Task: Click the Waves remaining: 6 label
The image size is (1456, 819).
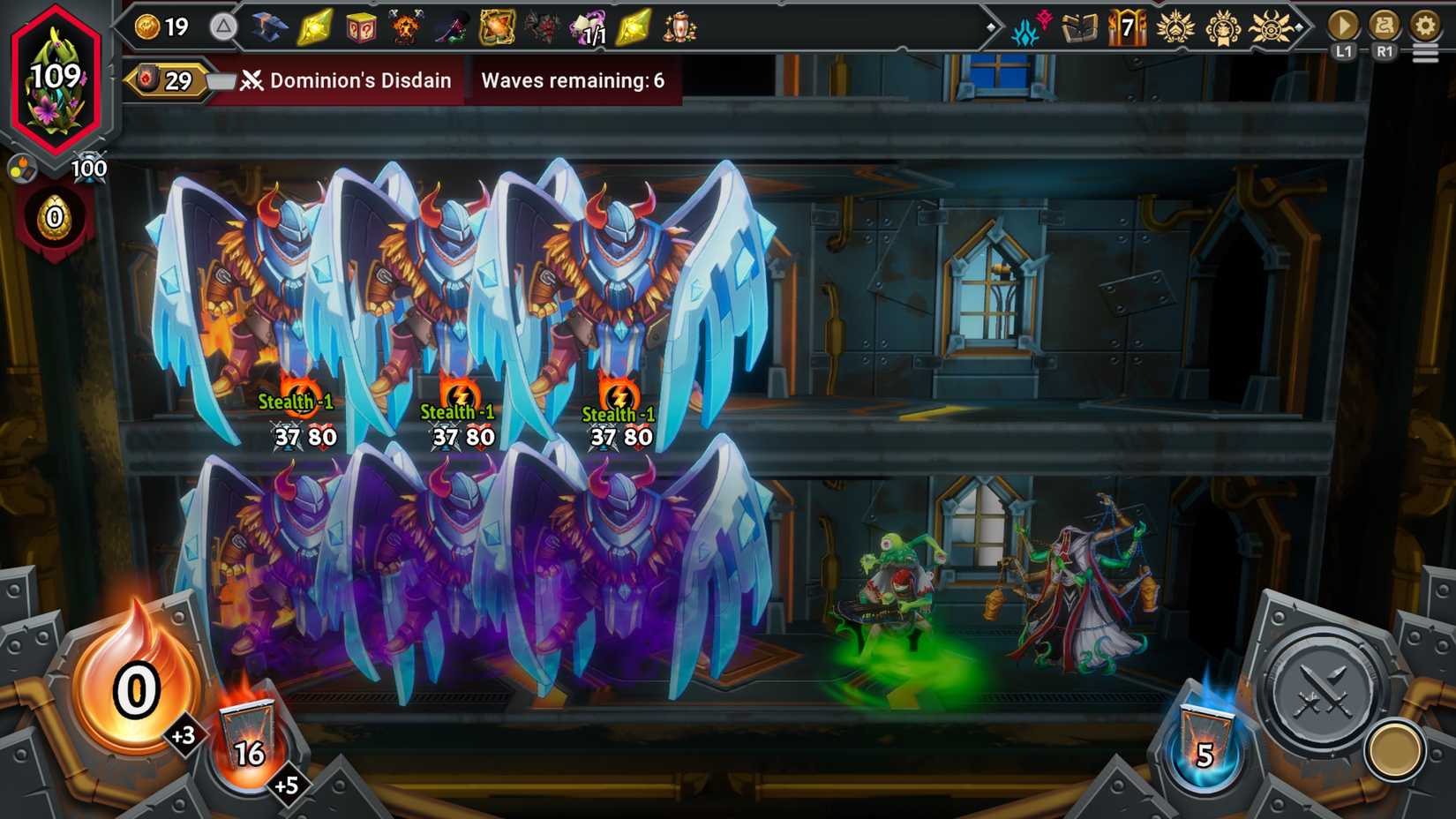Action: pyautogui.click(x=569, y=80)
